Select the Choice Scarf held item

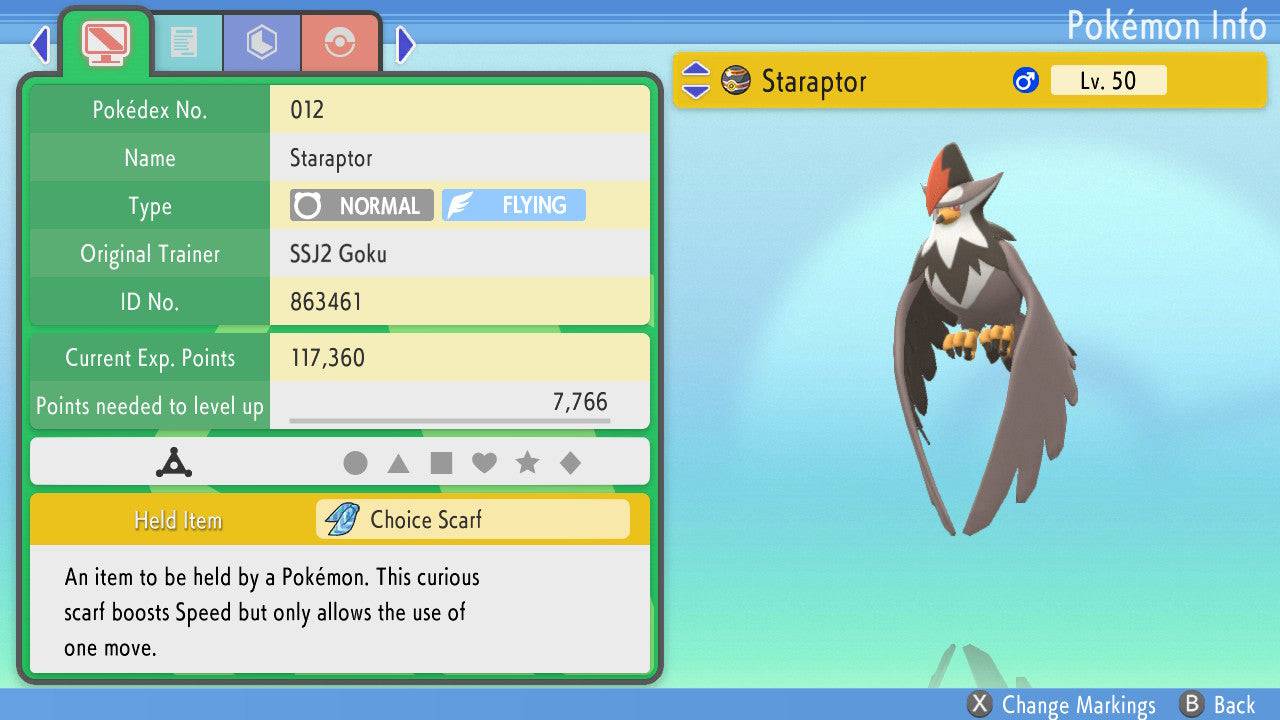tap(473, 519)
